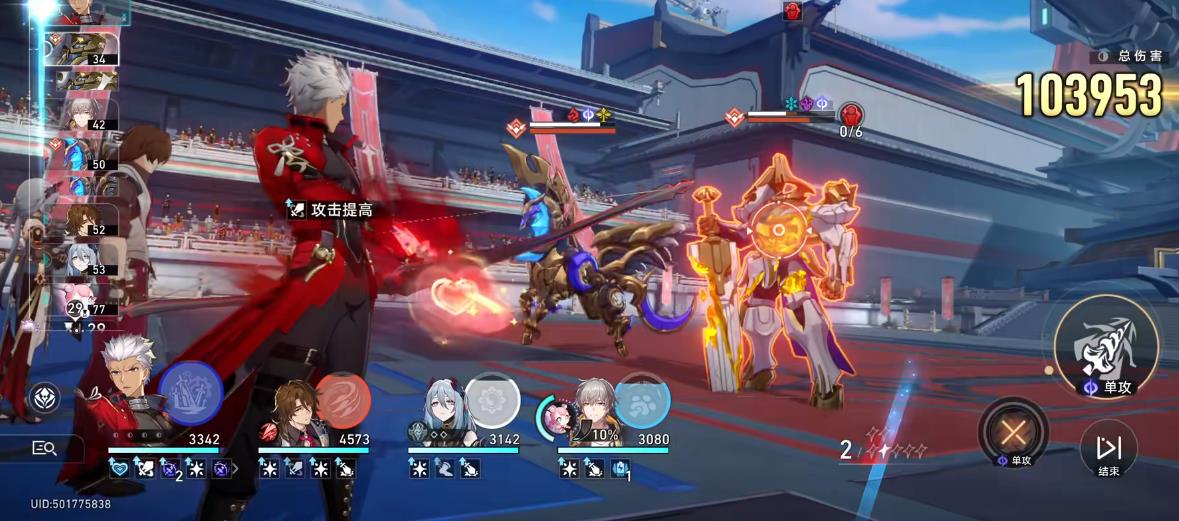The height and width of the screenshot is (521, 1179).
Task: Choose the brown-haired character portrait with 4573 HP
Action: pos(291,412)
